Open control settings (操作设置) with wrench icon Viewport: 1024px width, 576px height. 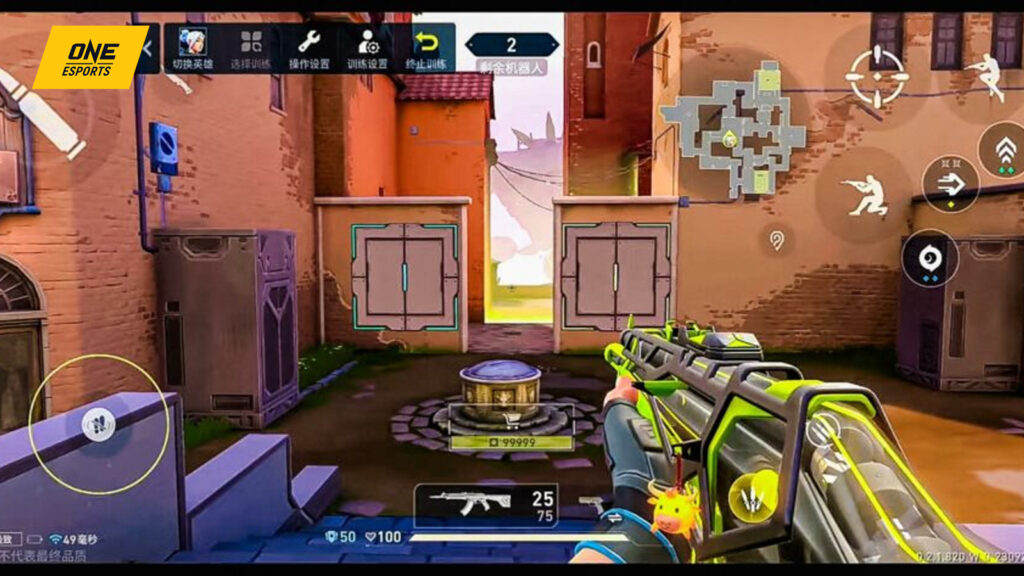[x=309, y=47]
